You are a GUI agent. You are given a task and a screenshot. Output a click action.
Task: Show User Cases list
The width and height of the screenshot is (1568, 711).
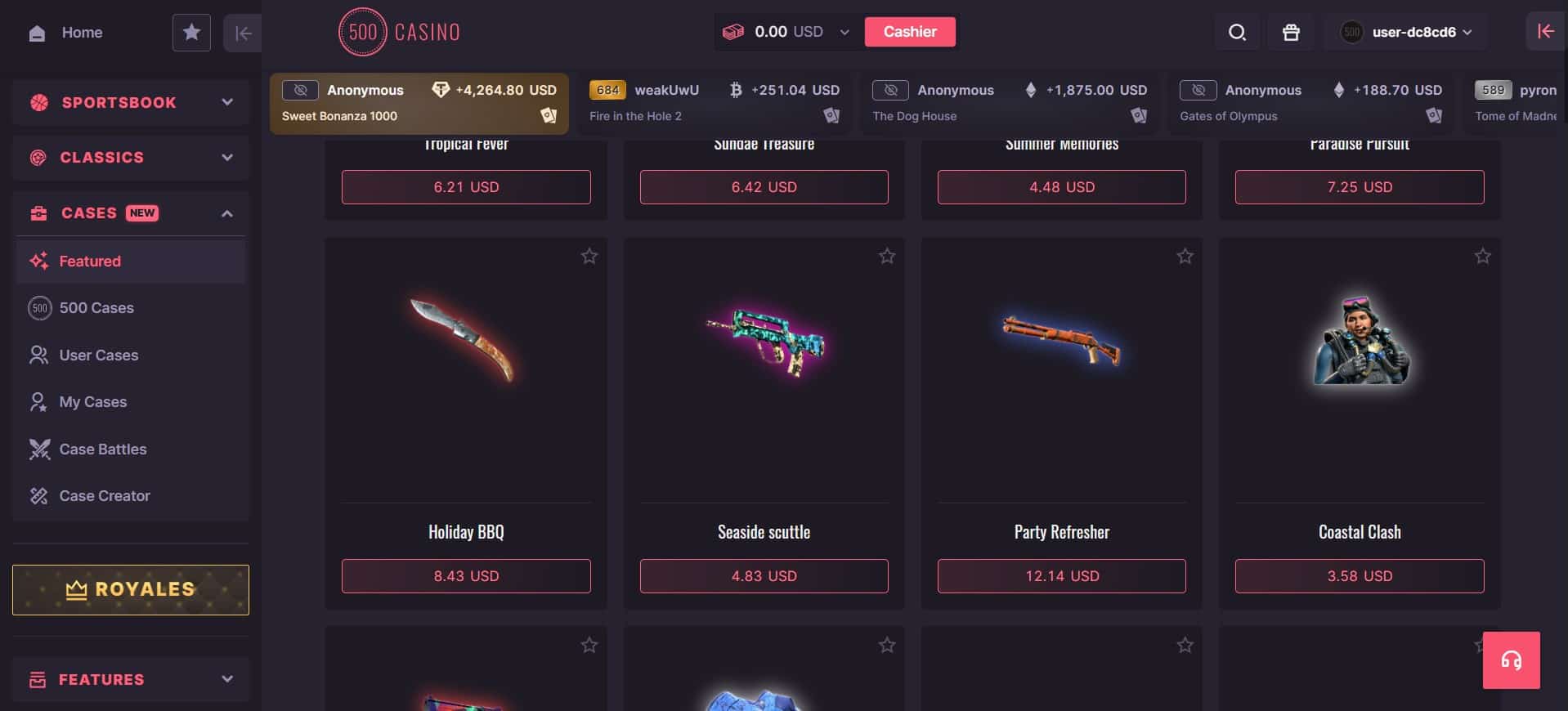point(98,355)
